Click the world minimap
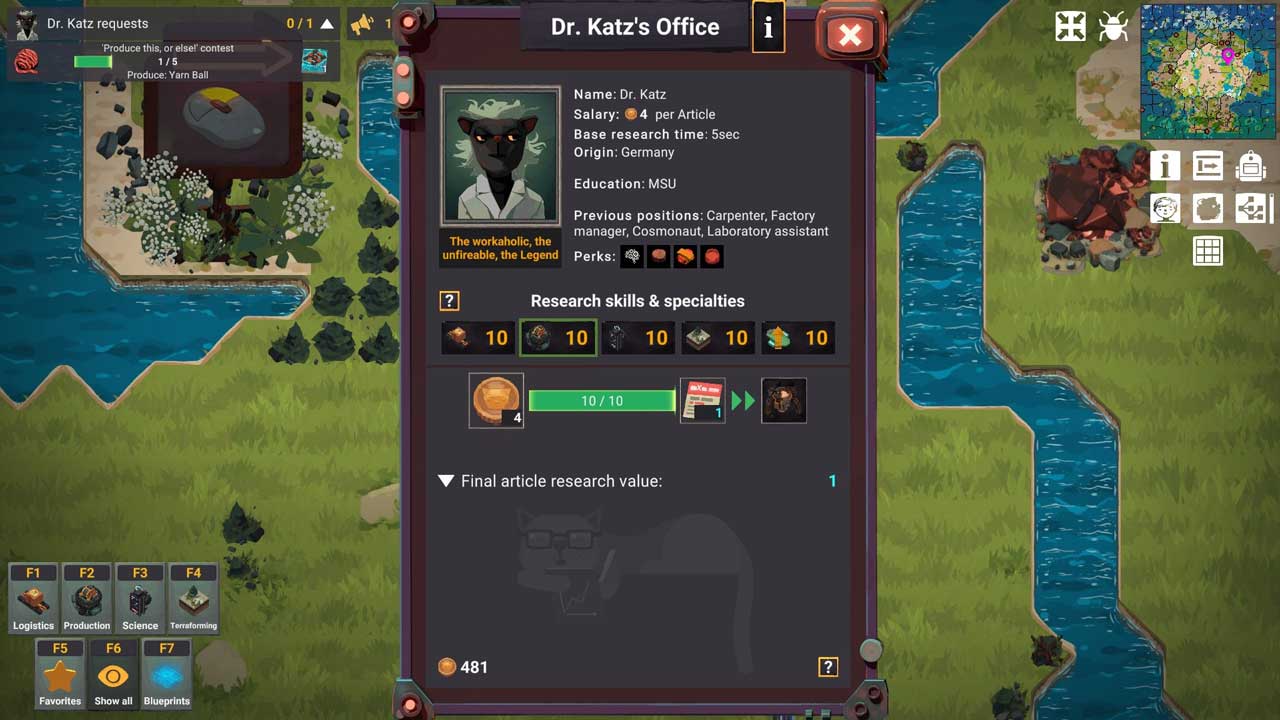This screenshot has height=720, width=1280. (1207, 71)
